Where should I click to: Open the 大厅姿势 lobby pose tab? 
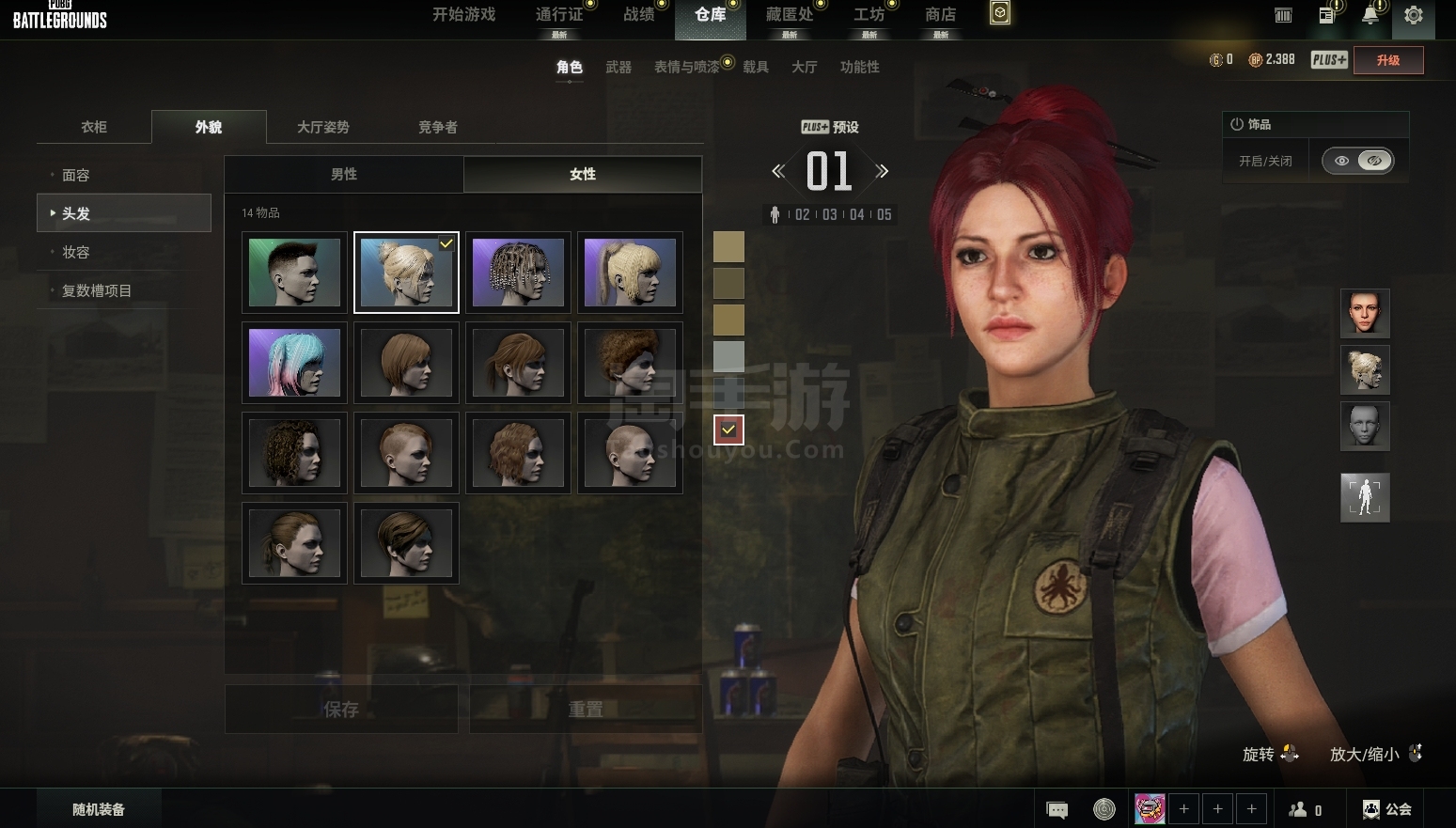tap(322, 127)
